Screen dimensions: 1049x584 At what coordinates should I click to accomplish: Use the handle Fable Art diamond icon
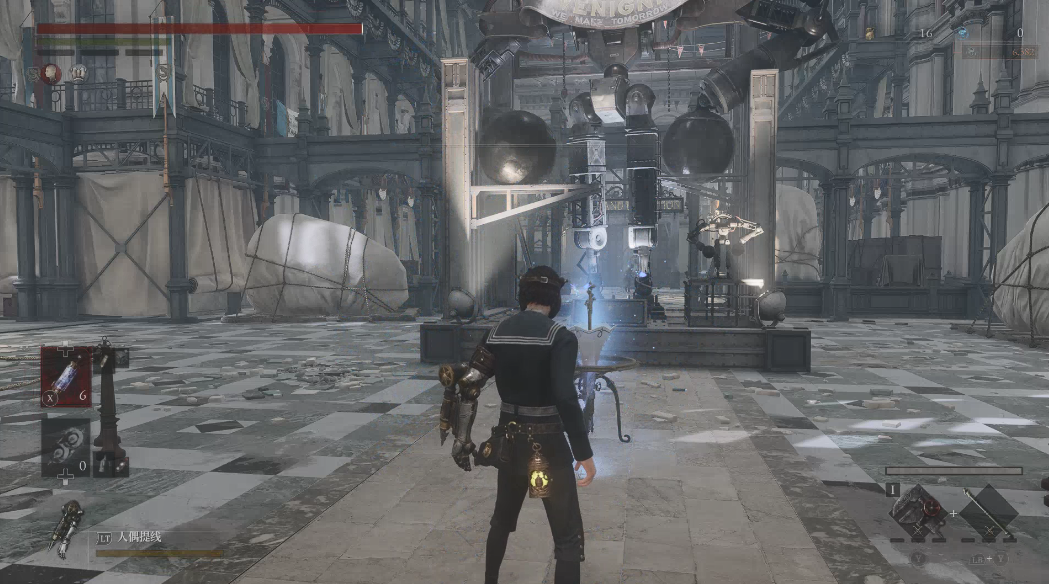pos(919,512)
